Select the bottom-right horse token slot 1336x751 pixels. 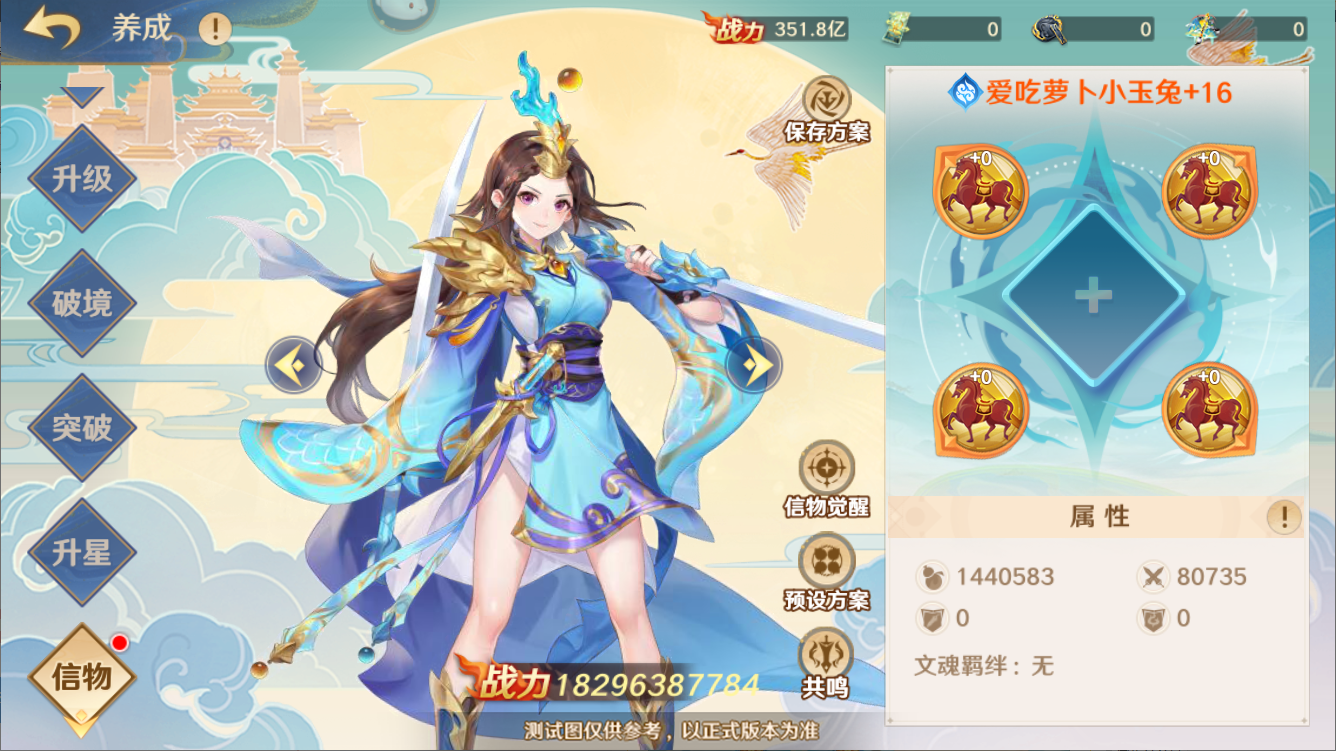[1210, 410]
